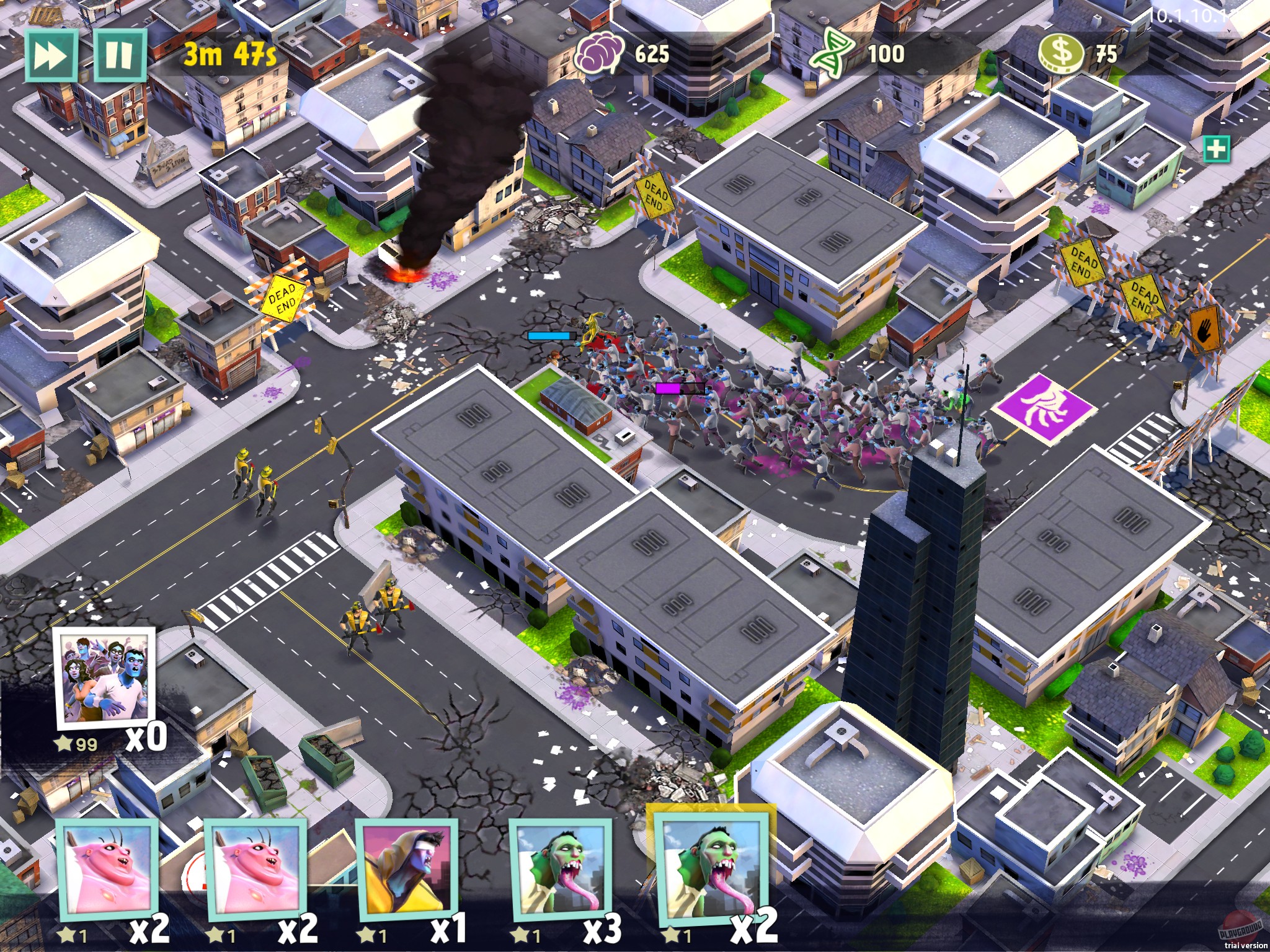Click the gold coin icon showing 75
Image resolution: width=1270 pixels, height=952 pixels.
[x=1062, y=53]
